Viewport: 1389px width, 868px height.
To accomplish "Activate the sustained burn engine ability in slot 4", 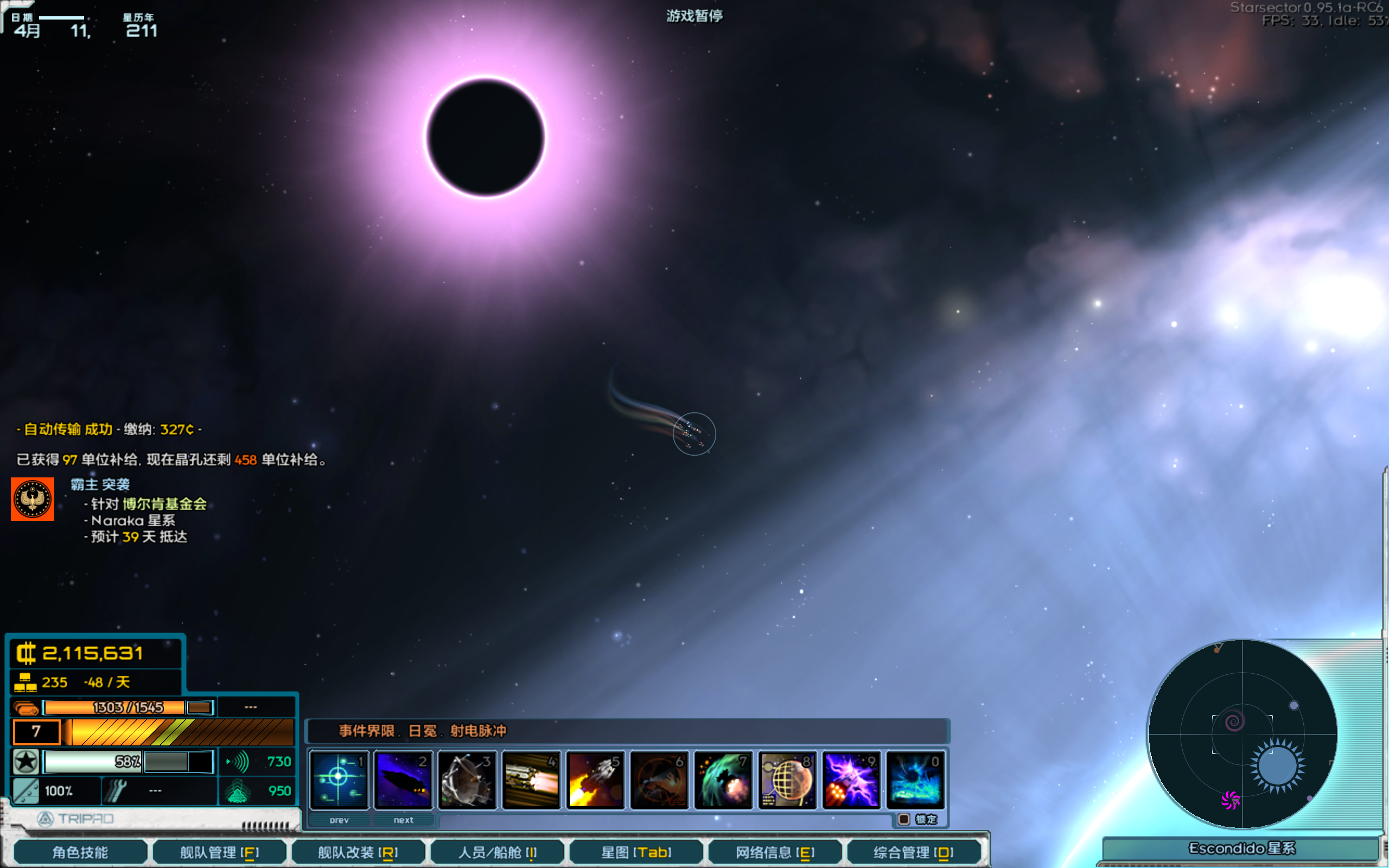I will (x=532, y=779).
